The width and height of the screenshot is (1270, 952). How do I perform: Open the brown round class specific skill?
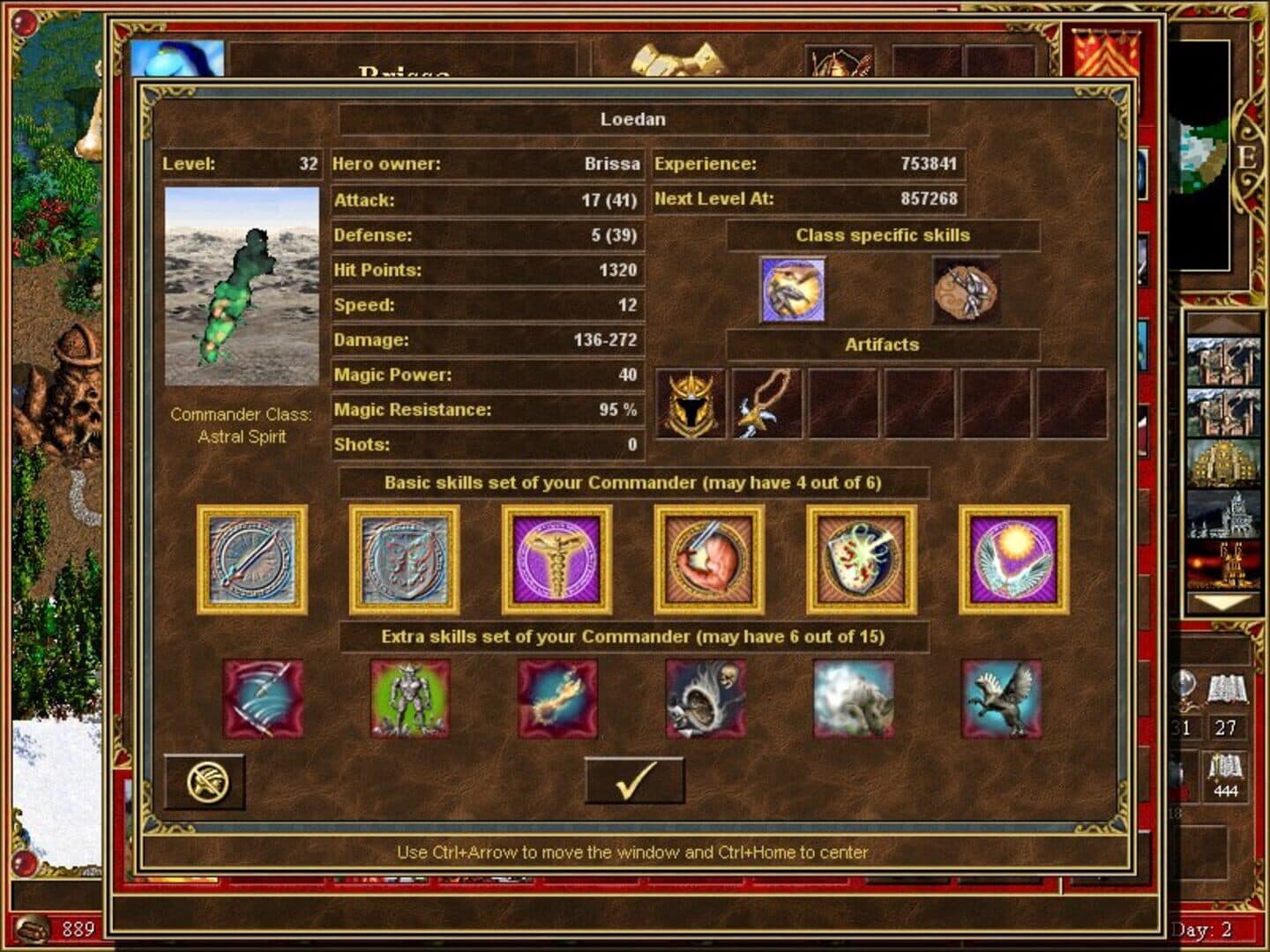[x=967, y=290]
